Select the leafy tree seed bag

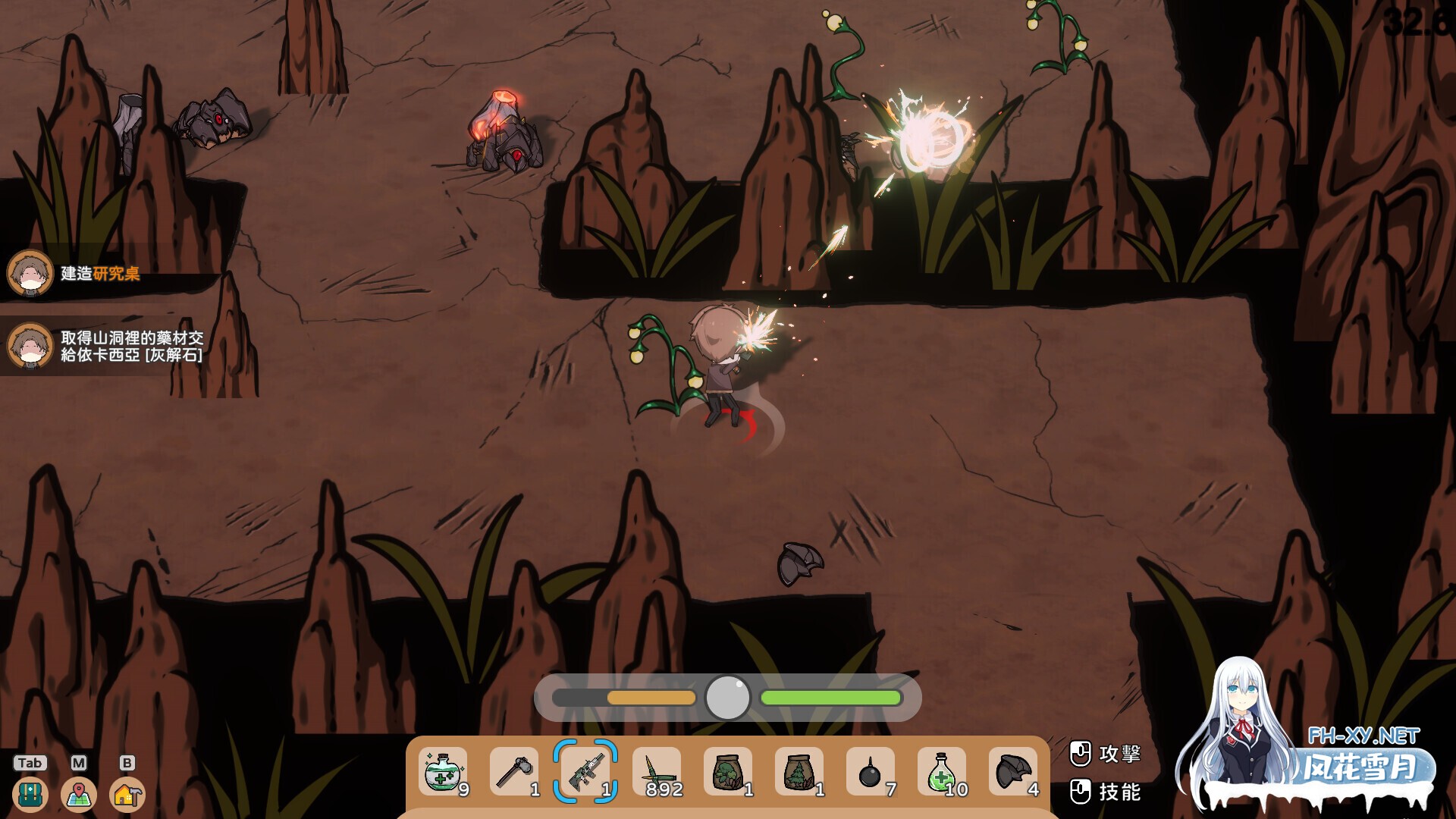tap(728, 772)
